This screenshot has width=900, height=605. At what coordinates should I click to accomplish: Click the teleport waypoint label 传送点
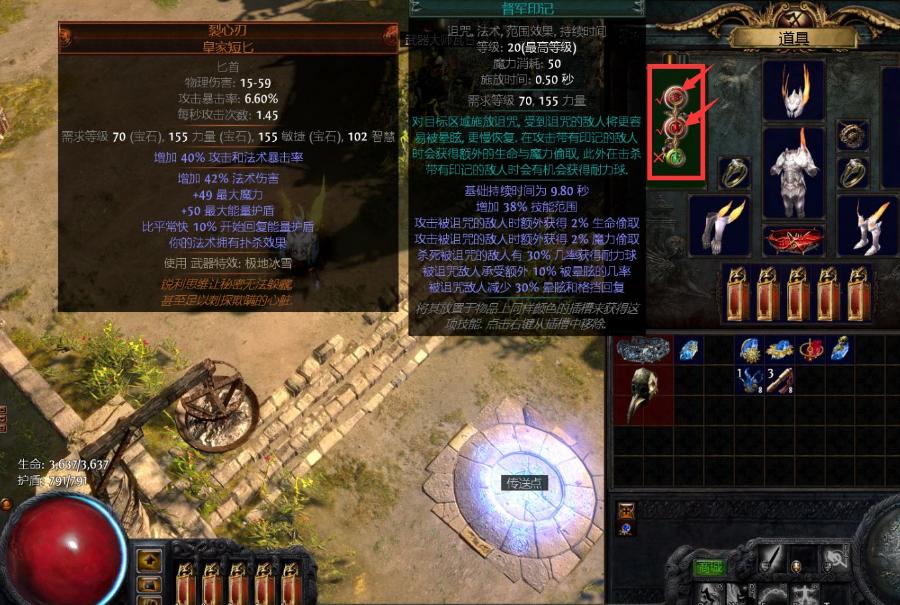coord(523,483)
